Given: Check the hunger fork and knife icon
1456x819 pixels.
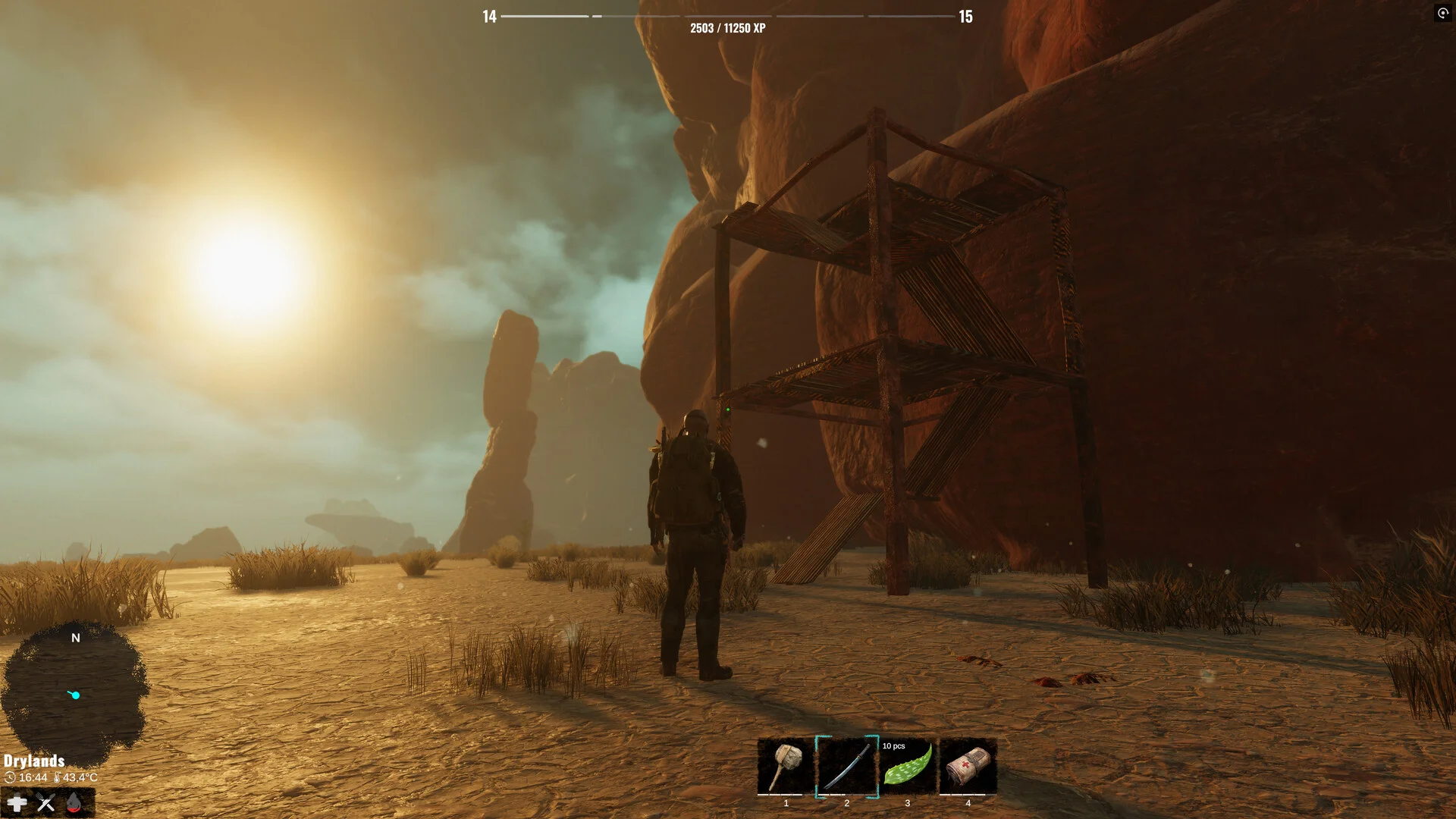Looking at the screenshot, I should (x=45, y=803).
